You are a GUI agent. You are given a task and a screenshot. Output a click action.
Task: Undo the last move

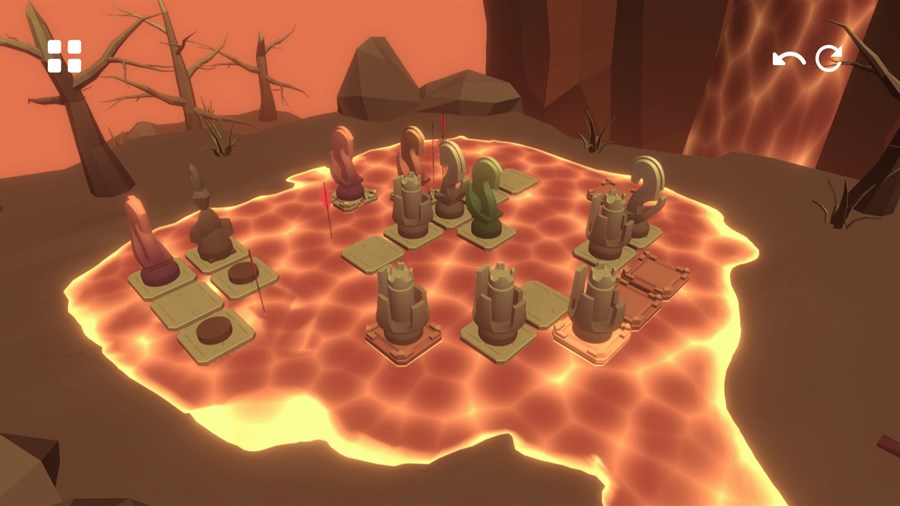click(x=788, y=59)
